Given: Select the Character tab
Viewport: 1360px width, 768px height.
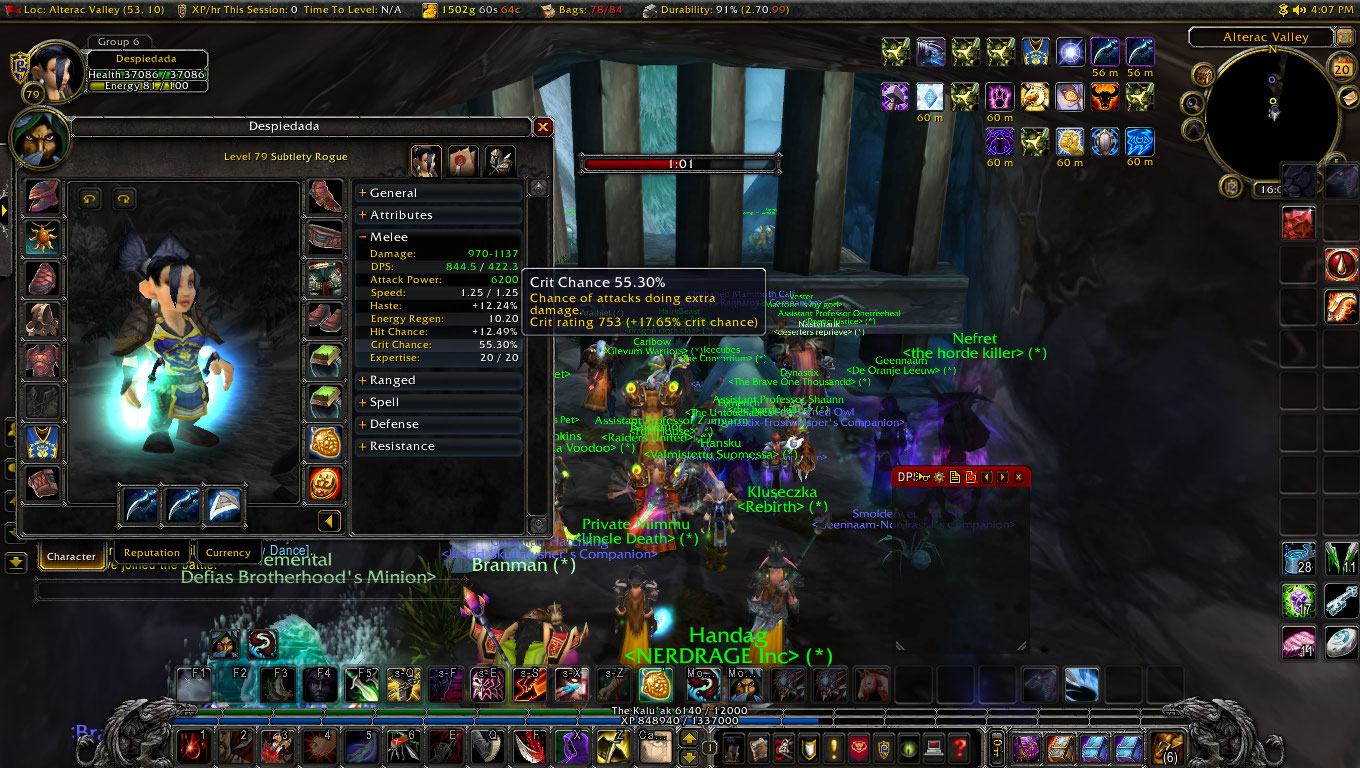Looking at the screenshot, I should coord(72,556).
